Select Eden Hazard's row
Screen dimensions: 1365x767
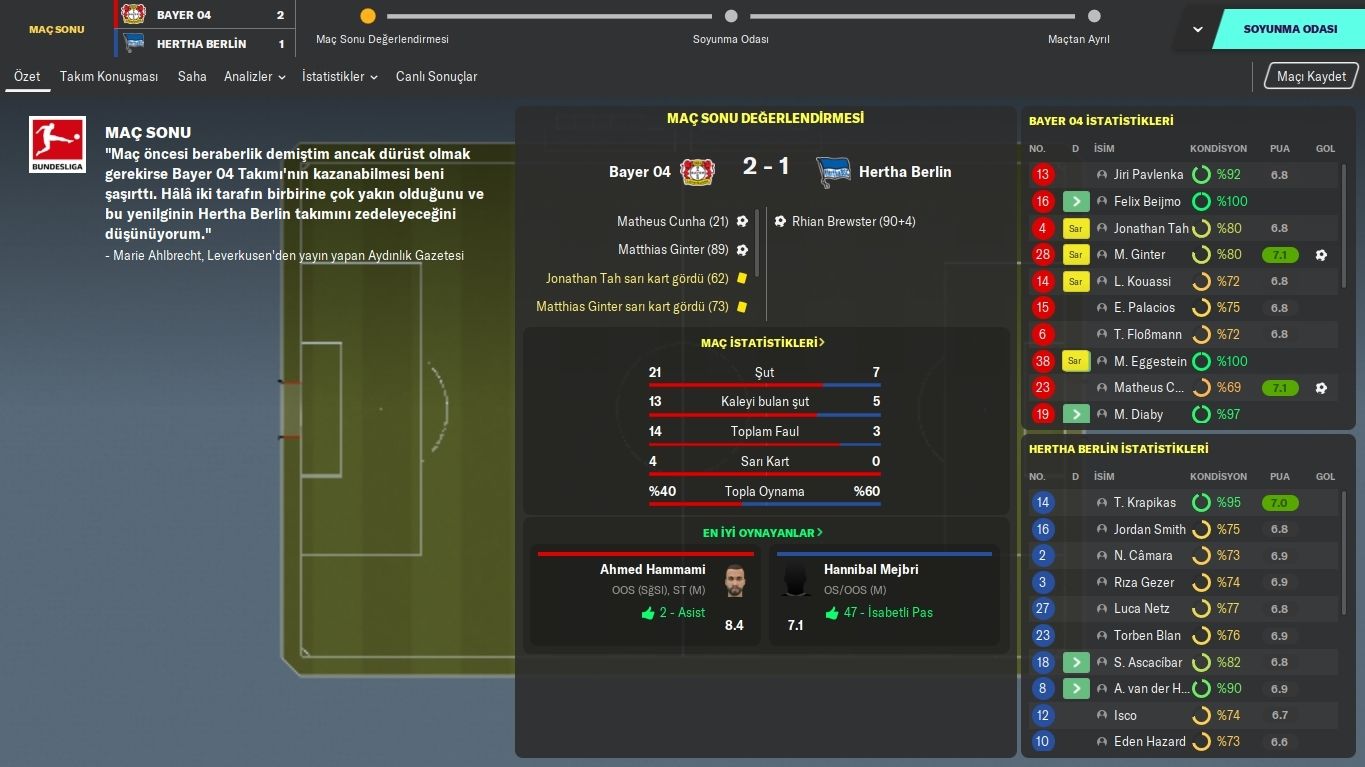[1149, 742]
